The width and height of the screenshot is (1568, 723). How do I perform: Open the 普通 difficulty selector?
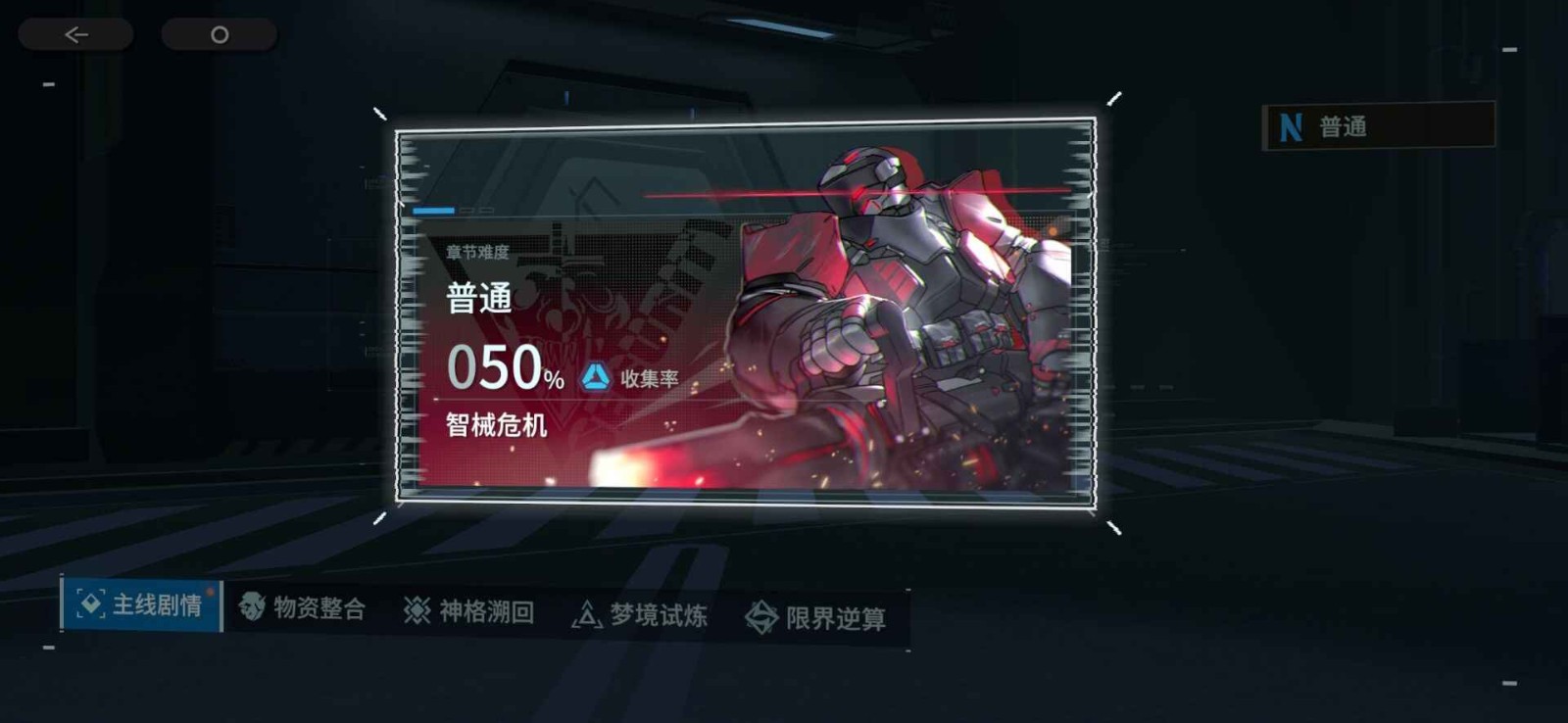click(1378, 126)
